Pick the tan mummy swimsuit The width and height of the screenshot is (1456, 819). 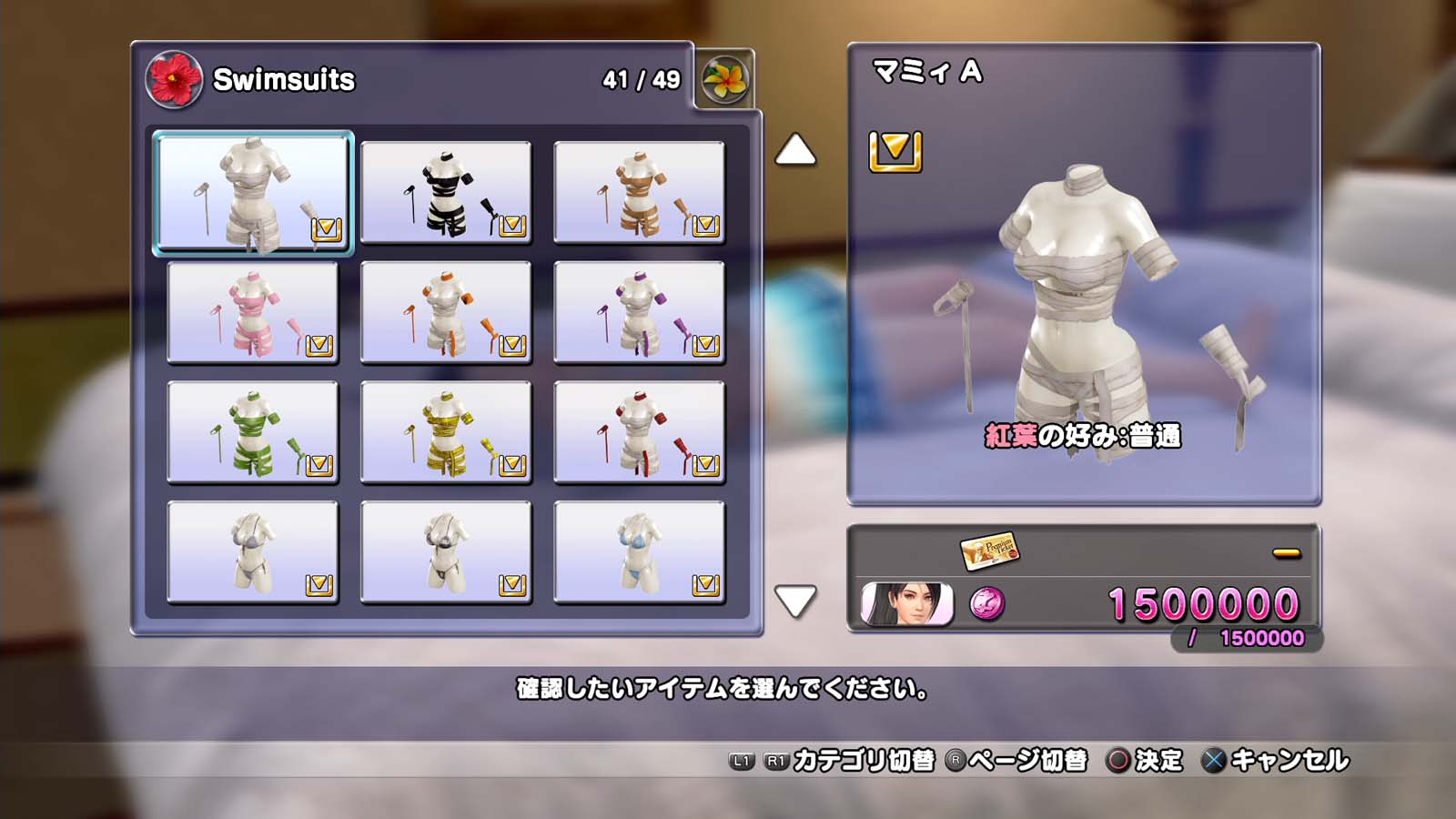tap(639, 193)
